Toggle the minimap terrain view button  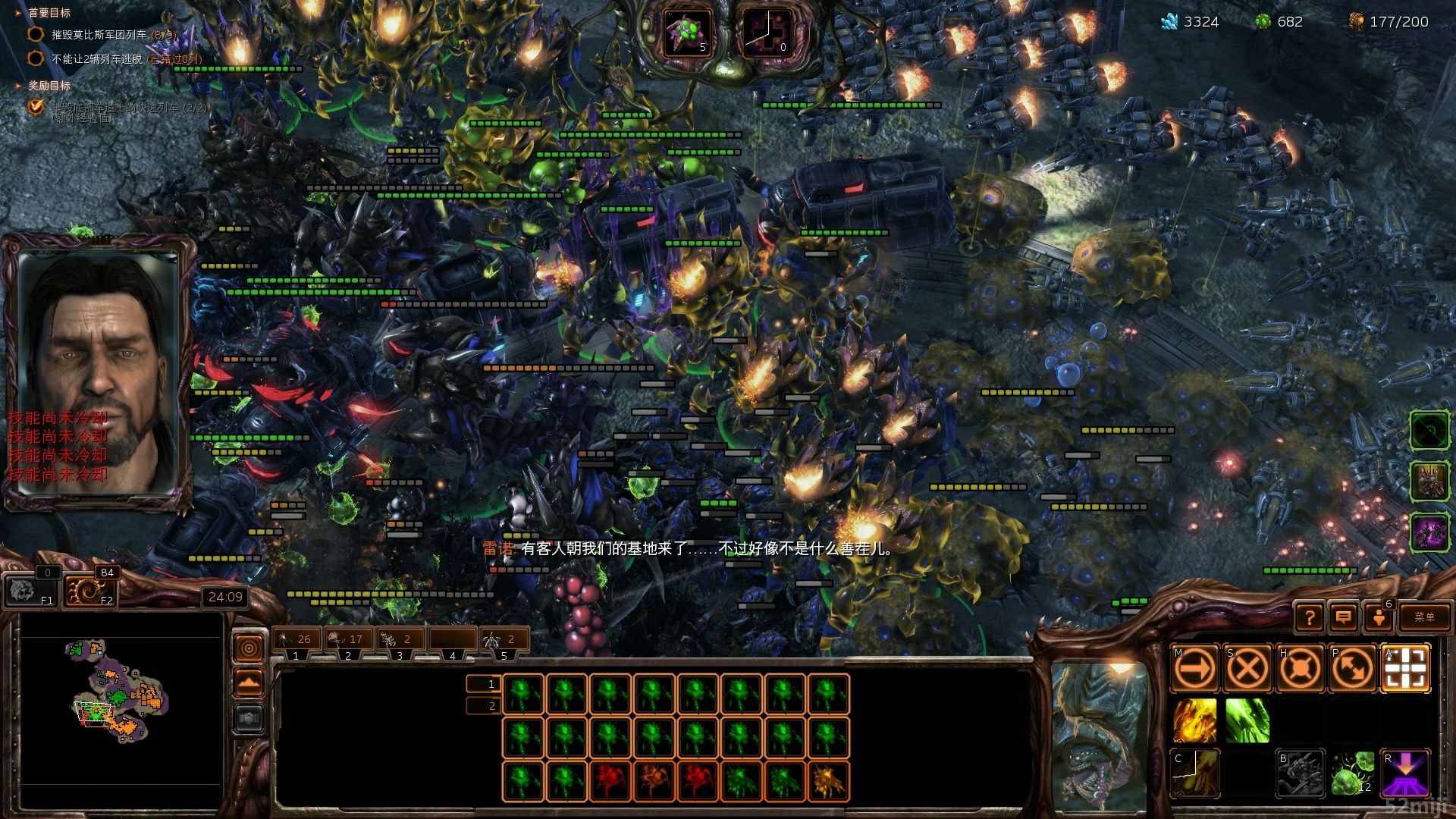249,718
